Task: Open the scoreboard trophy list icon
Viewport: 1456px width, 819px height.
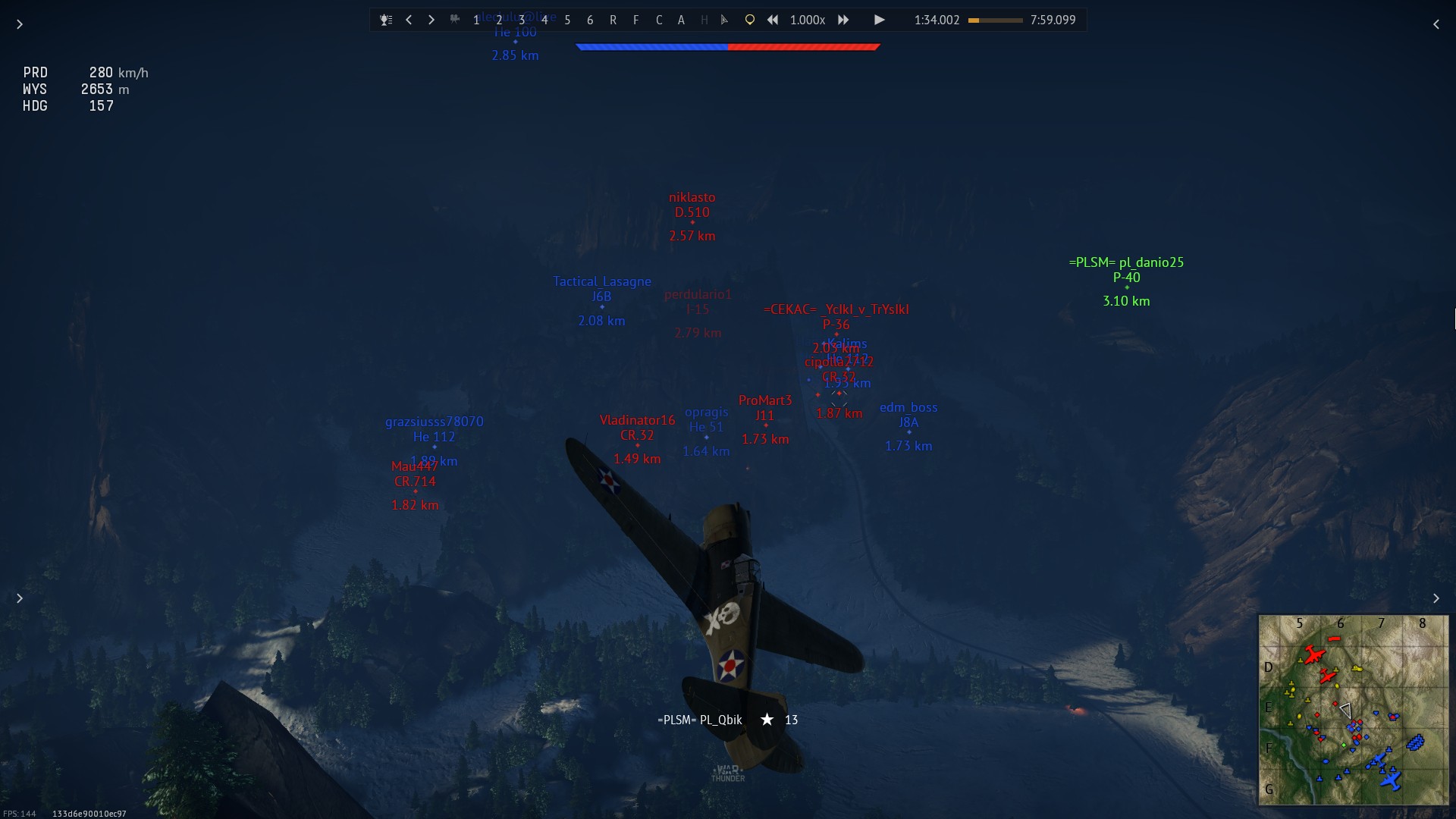Action: click(x=386, y=20)
